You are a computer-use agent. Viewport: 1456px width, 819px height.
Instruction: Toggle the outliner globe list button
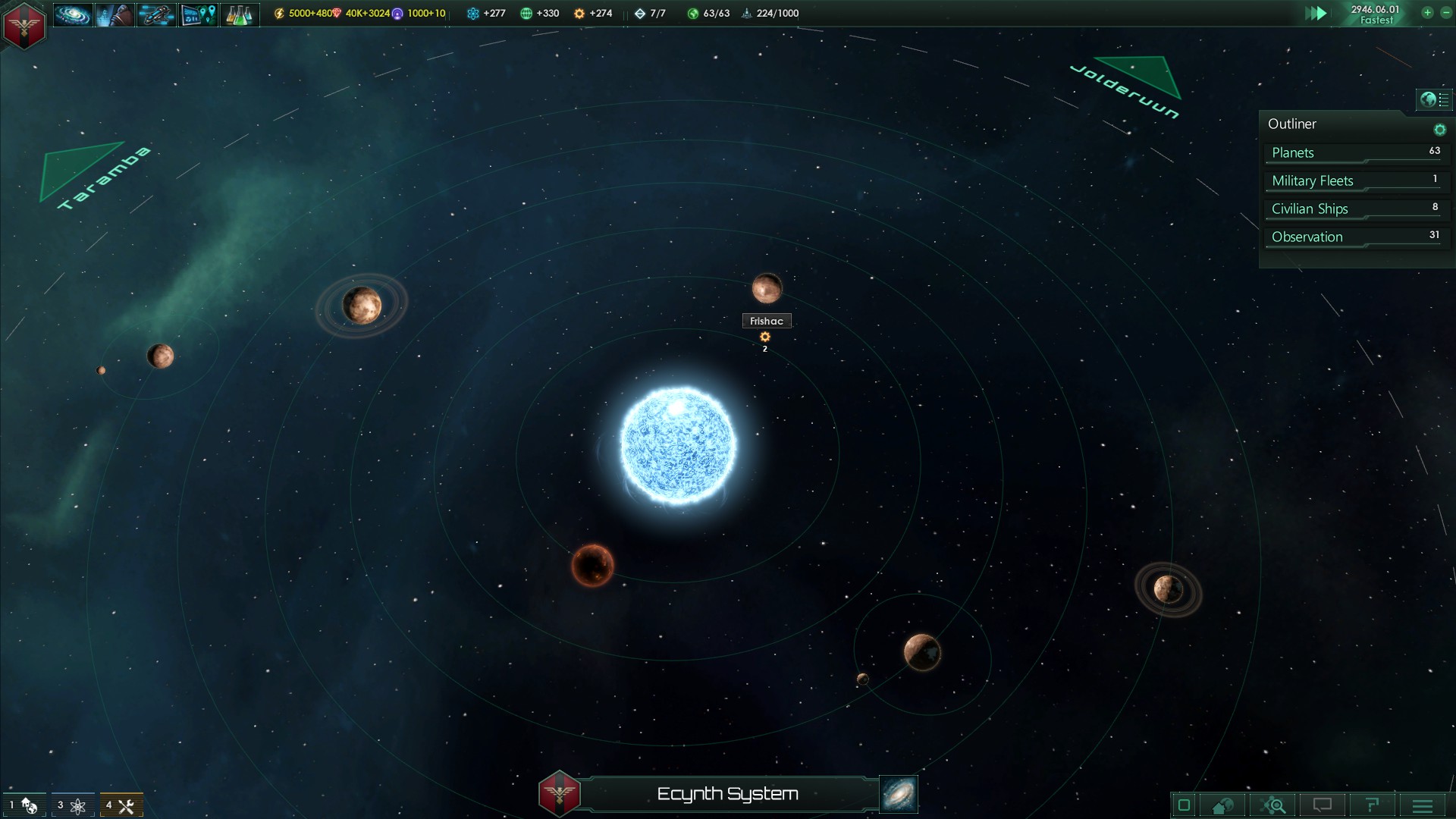tap(1434, 99)
